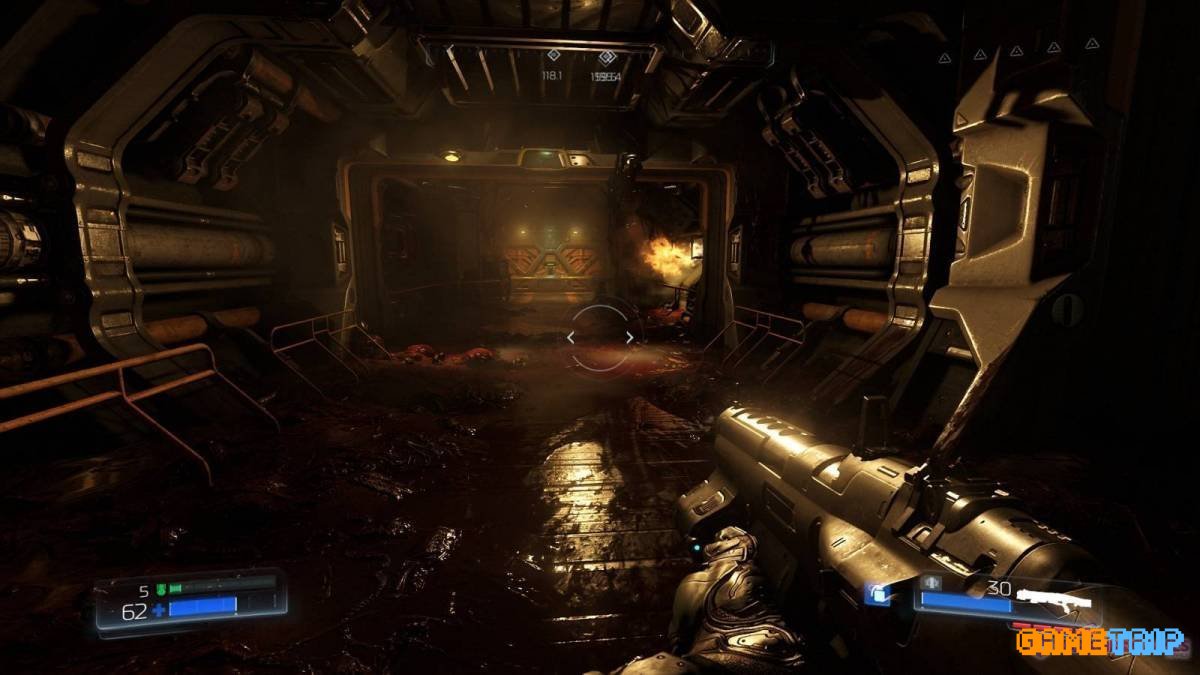Click the white shotgun weapon icon
1200x675 pixels.
(1053, 596)
